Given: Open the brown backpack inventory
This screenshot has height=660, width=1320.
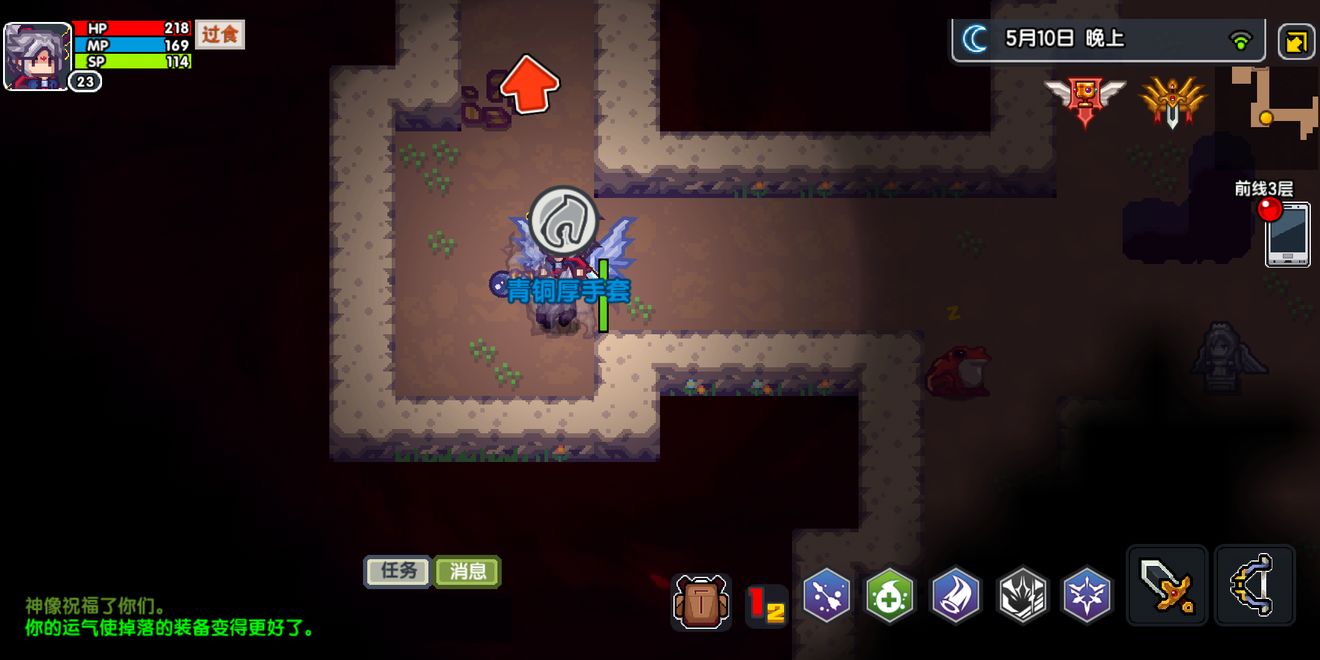Looking at the screenshot, I should coord(700,601).
